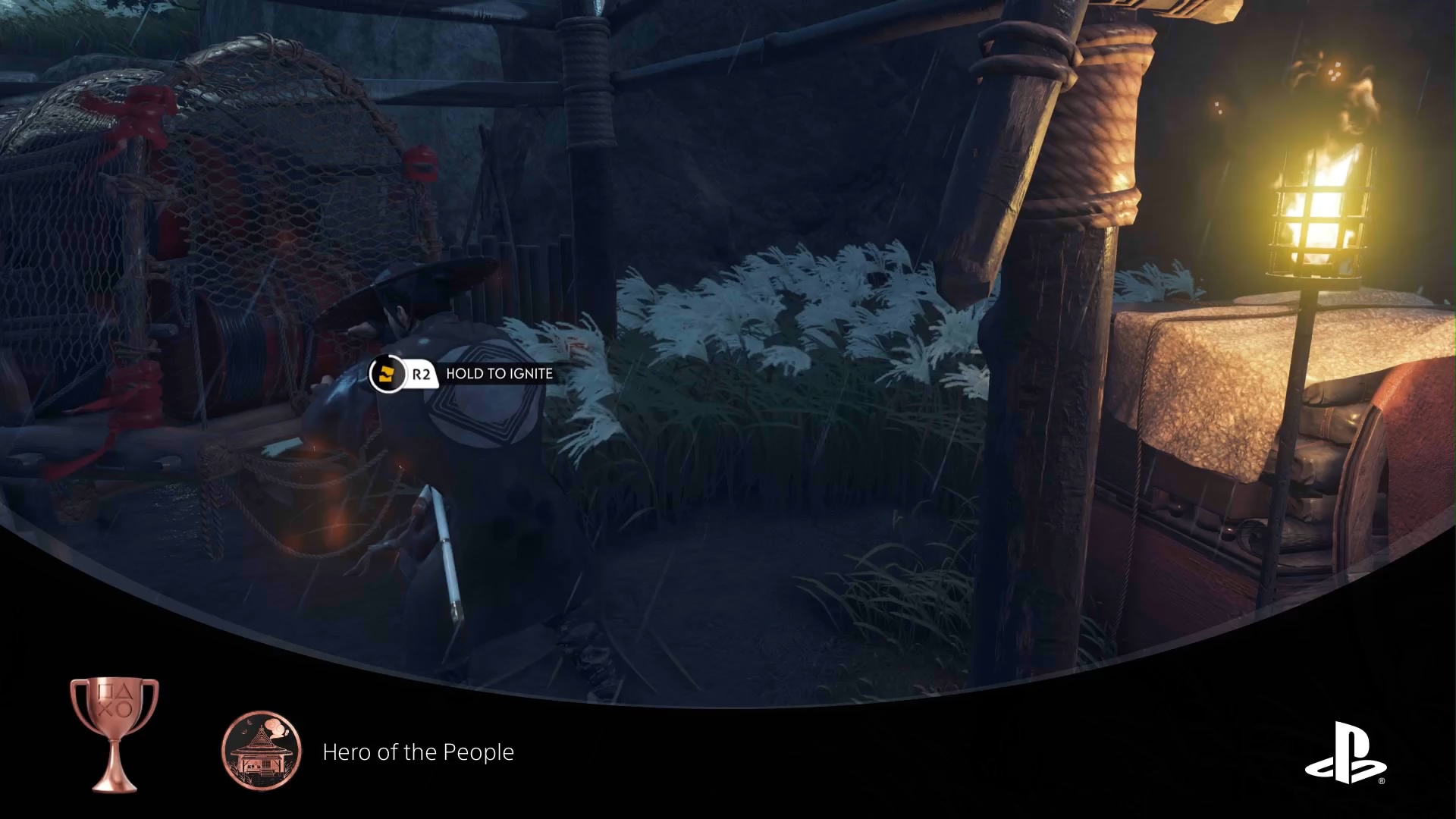This screenshot has height=819, width=1456.
Task: Click the bronze trophy cup icon
Action: coord(115,733)
